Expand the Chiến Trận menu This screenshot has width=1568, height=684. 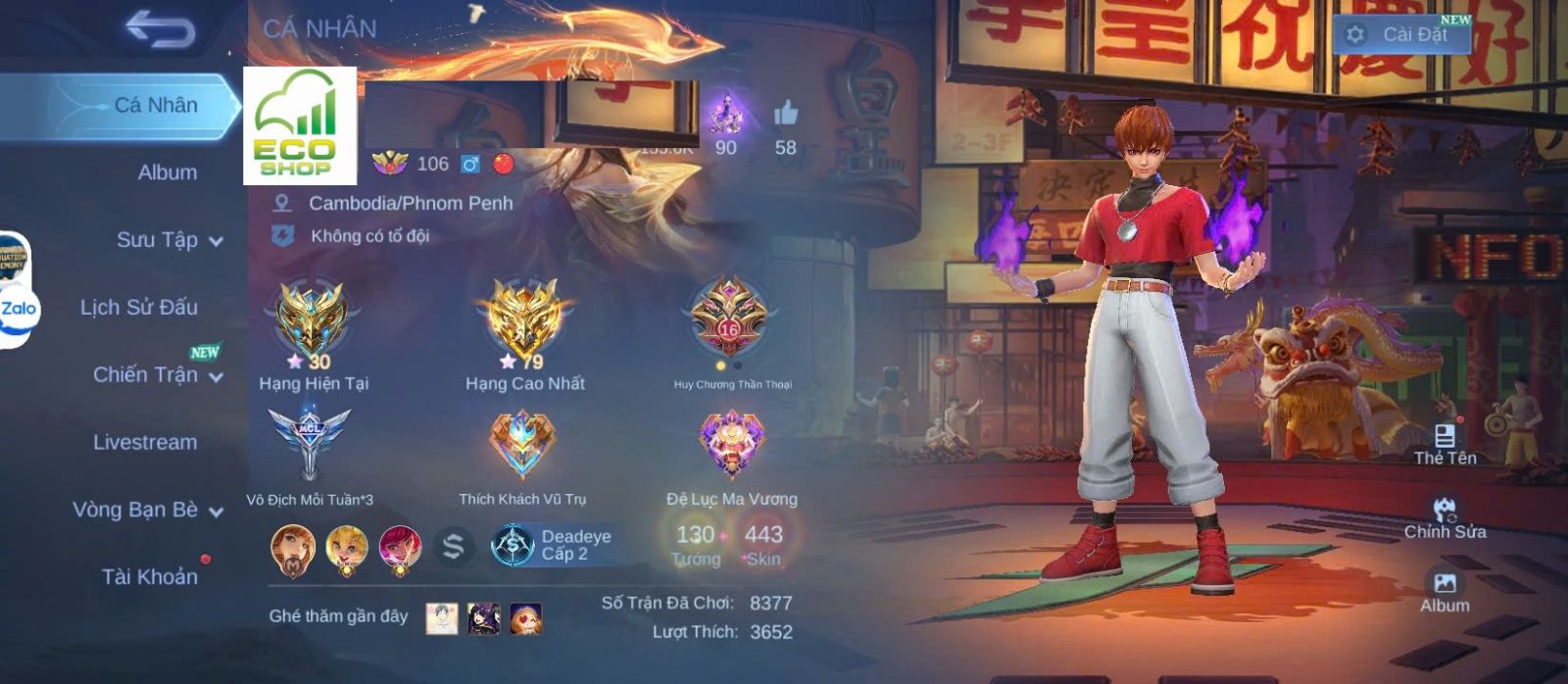(x=157, y=374)
